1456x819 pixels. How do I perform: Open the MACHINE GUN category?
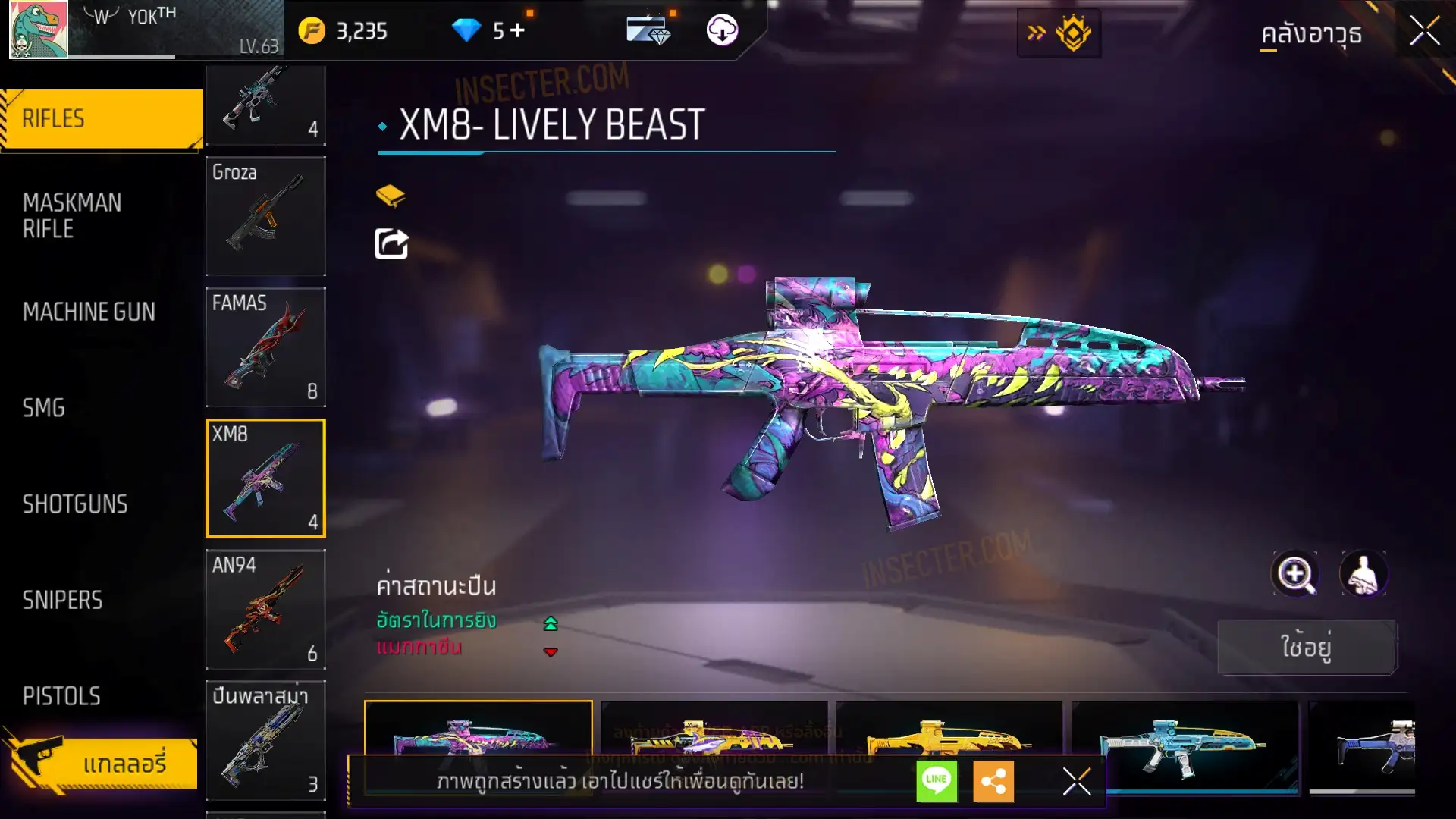pyautogui.click(x=89, y=312)
